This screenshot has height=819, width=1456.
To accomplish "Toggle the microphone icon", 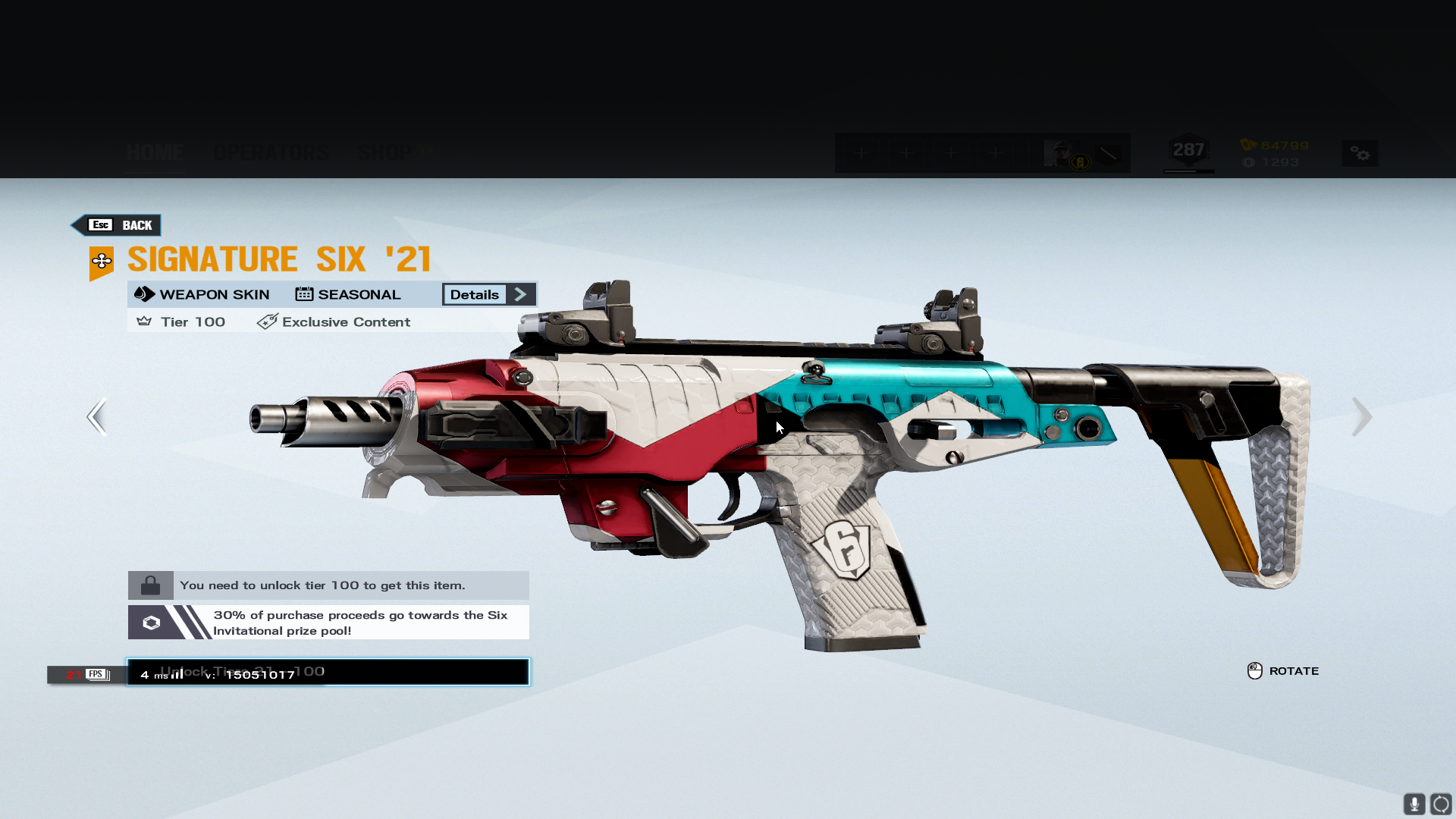I will coord(1414,804).
